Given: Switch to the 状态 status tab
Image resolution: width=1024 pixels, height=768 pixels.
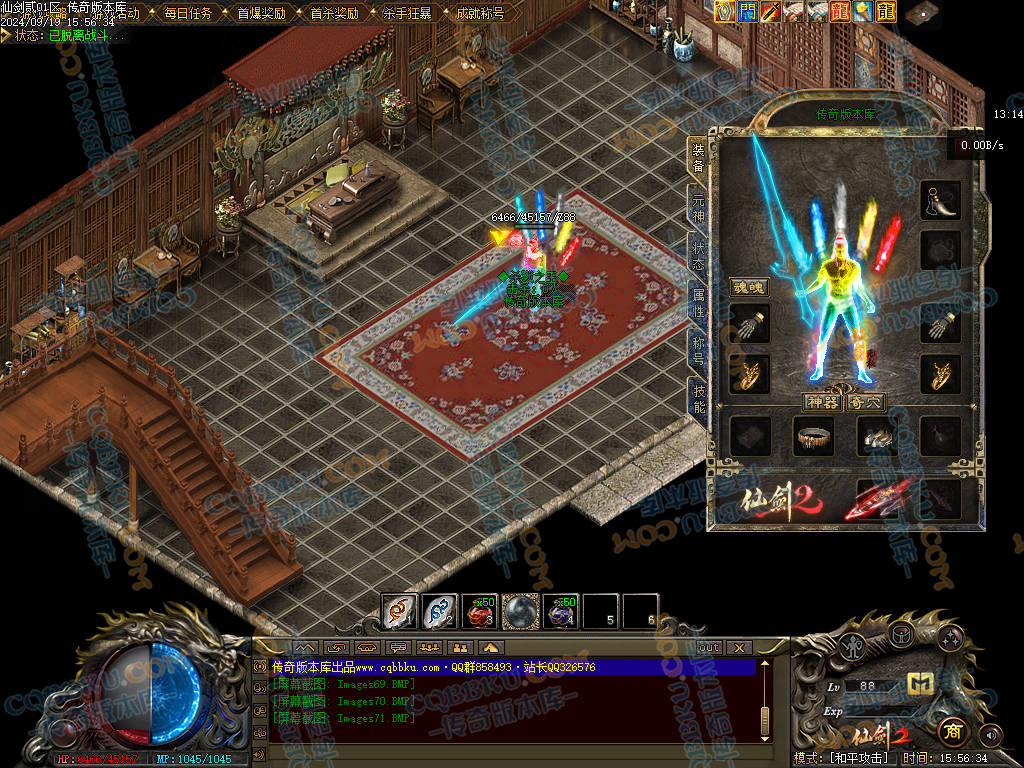Looking at the screenshot, I should pos(698,257).
